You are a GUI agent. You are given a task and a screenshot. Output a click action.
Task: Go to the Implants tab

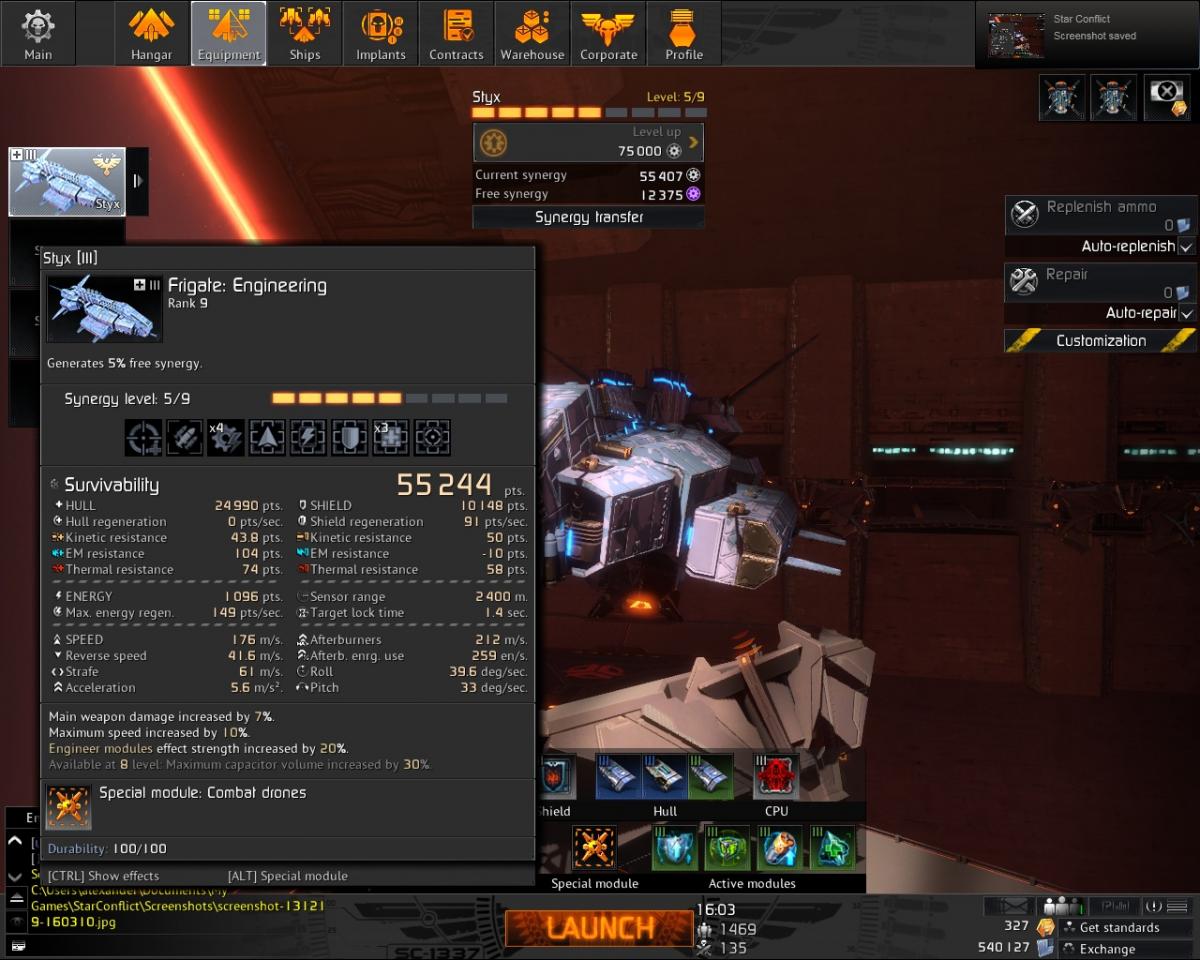[x=380, y=33]
